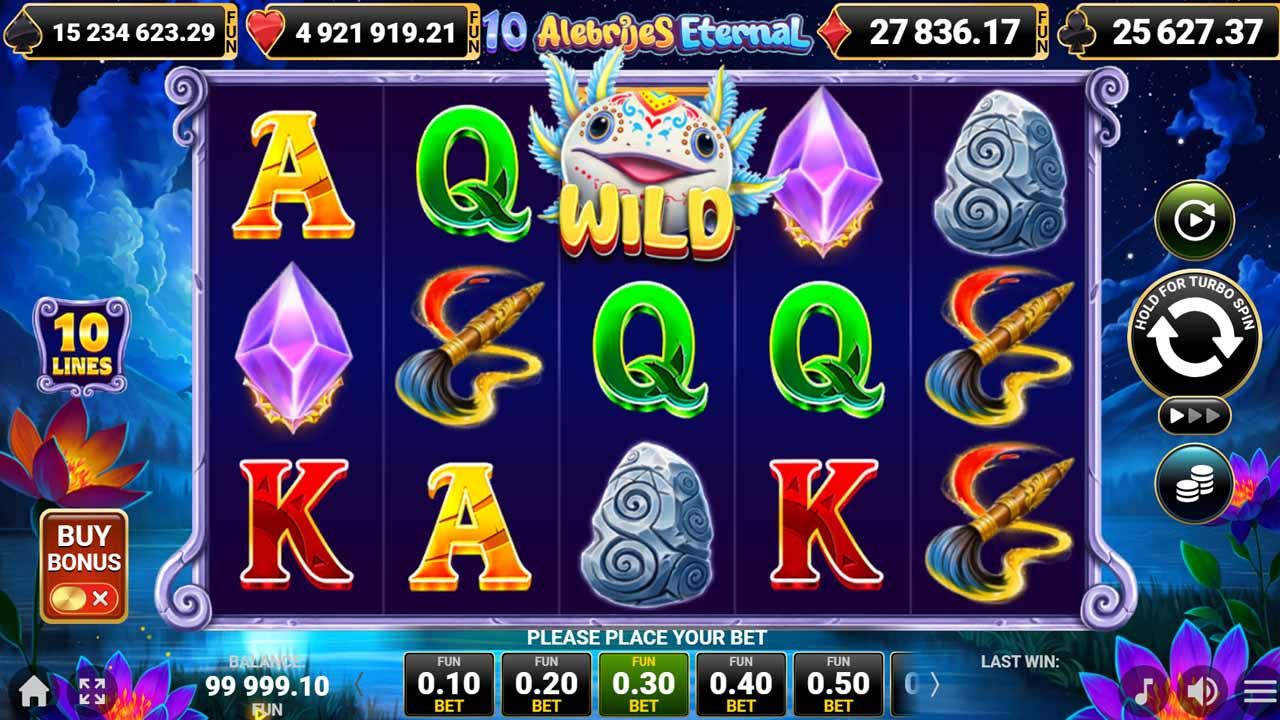1280x720 pixels.
Task: Toggle the Buy Bonus switch
Action: click(84, 598)
